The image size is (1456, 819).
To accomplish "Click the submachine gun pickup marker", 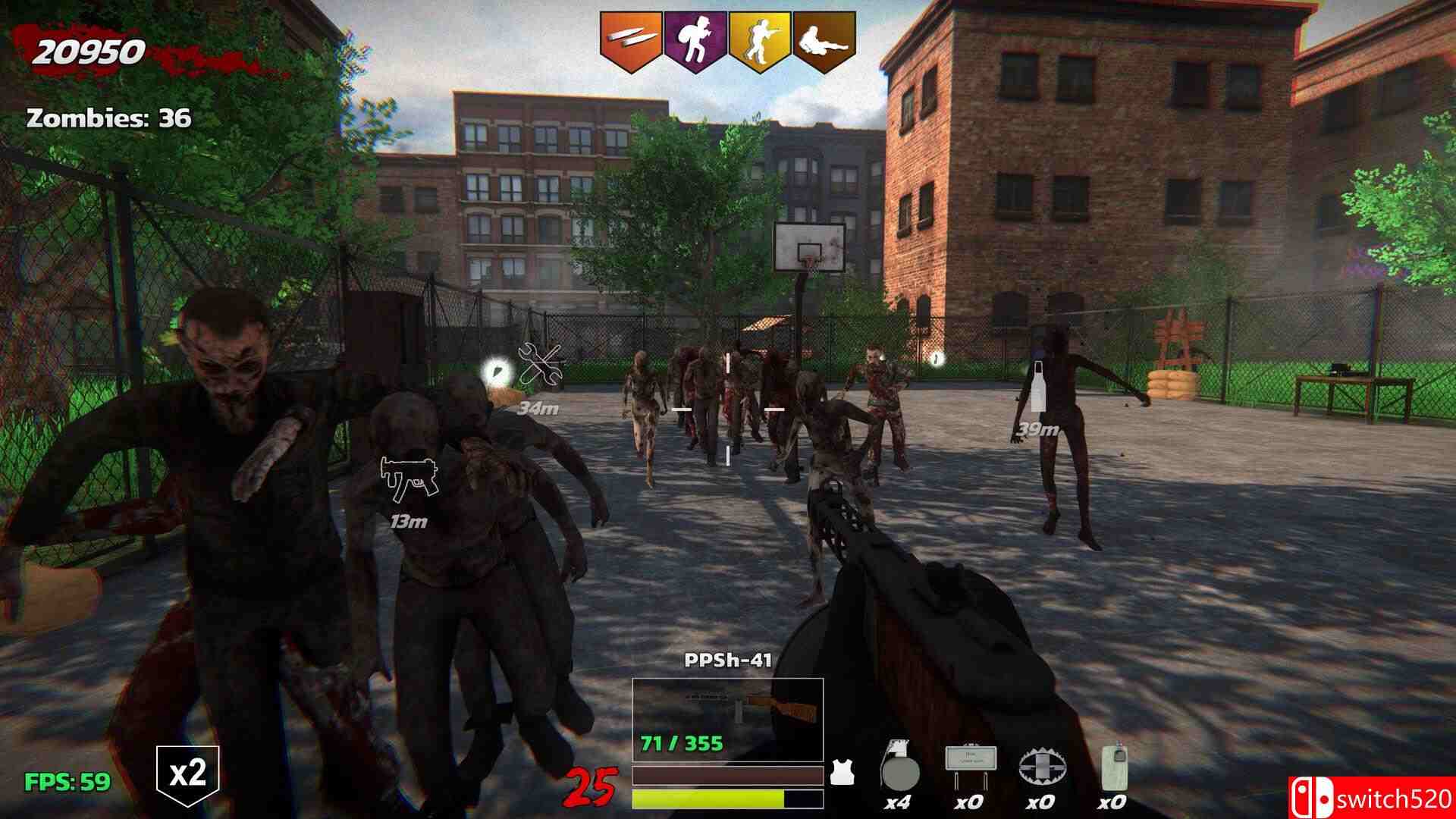I will point(409,479).
